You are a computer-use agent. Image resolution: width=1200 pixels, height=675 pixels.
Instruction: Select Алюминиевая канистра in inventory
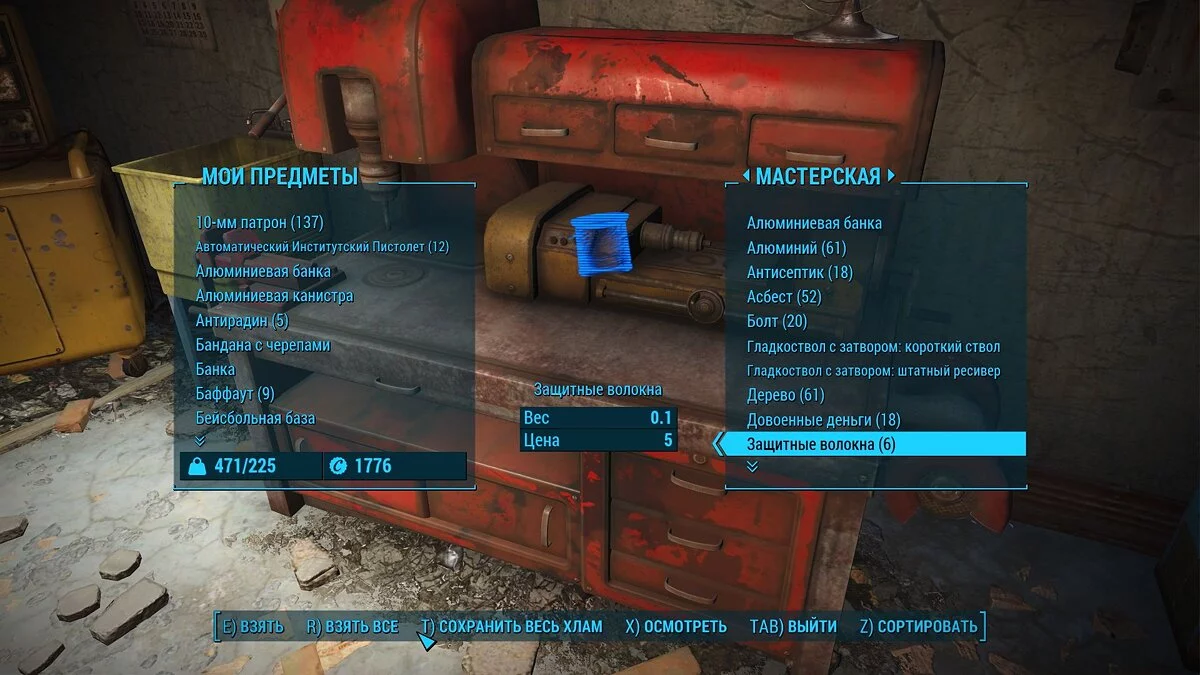(x=274, y=296)
